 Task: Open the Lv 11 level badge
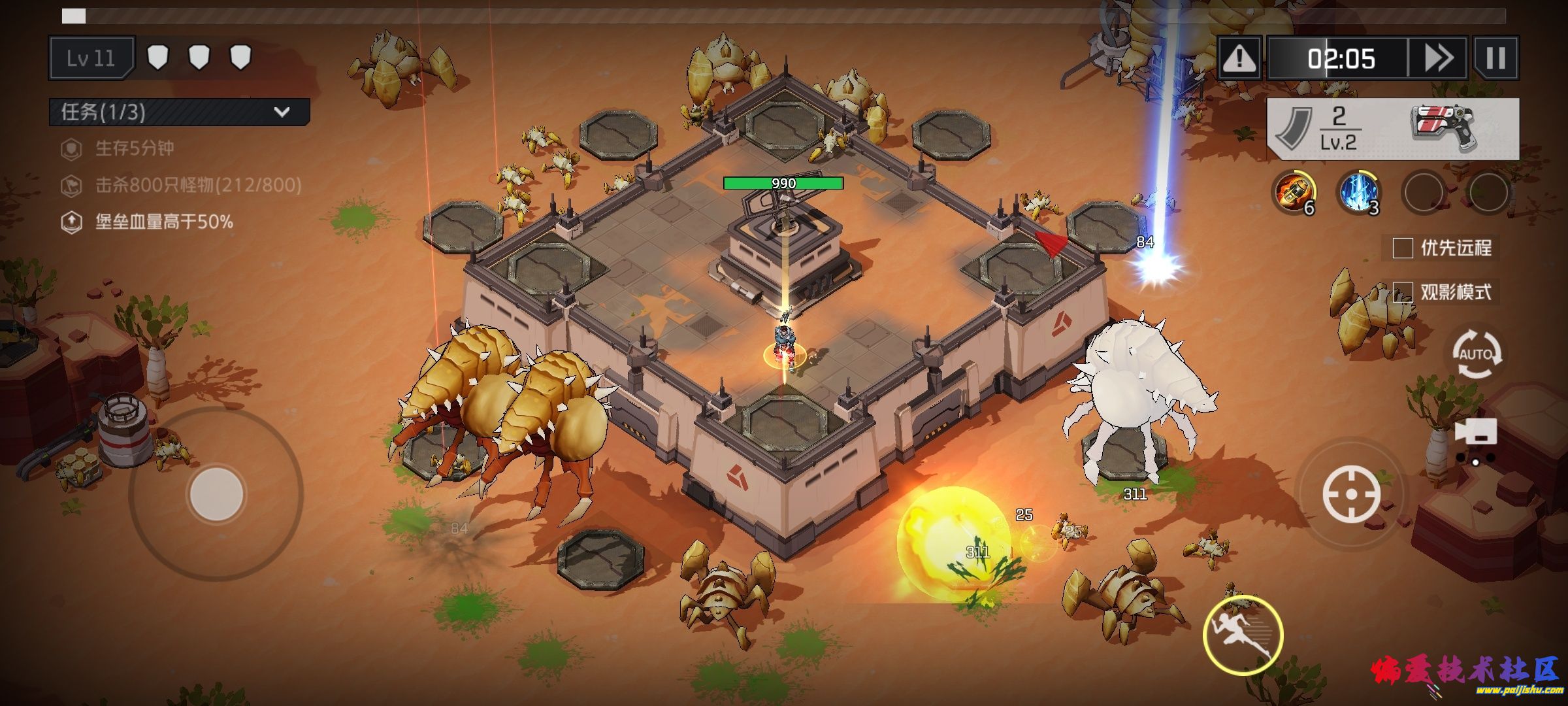click(x=91, y=59)
